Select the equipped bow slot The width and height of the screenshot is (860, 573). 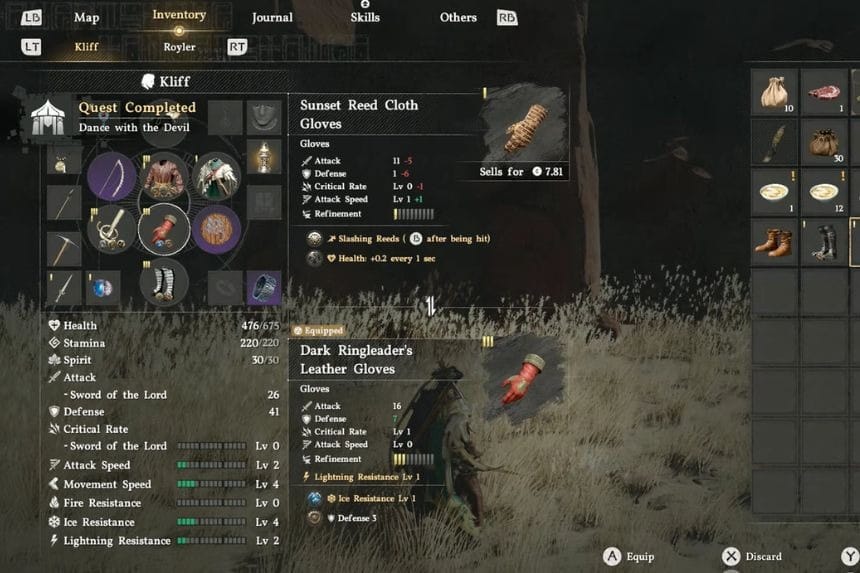112,177
